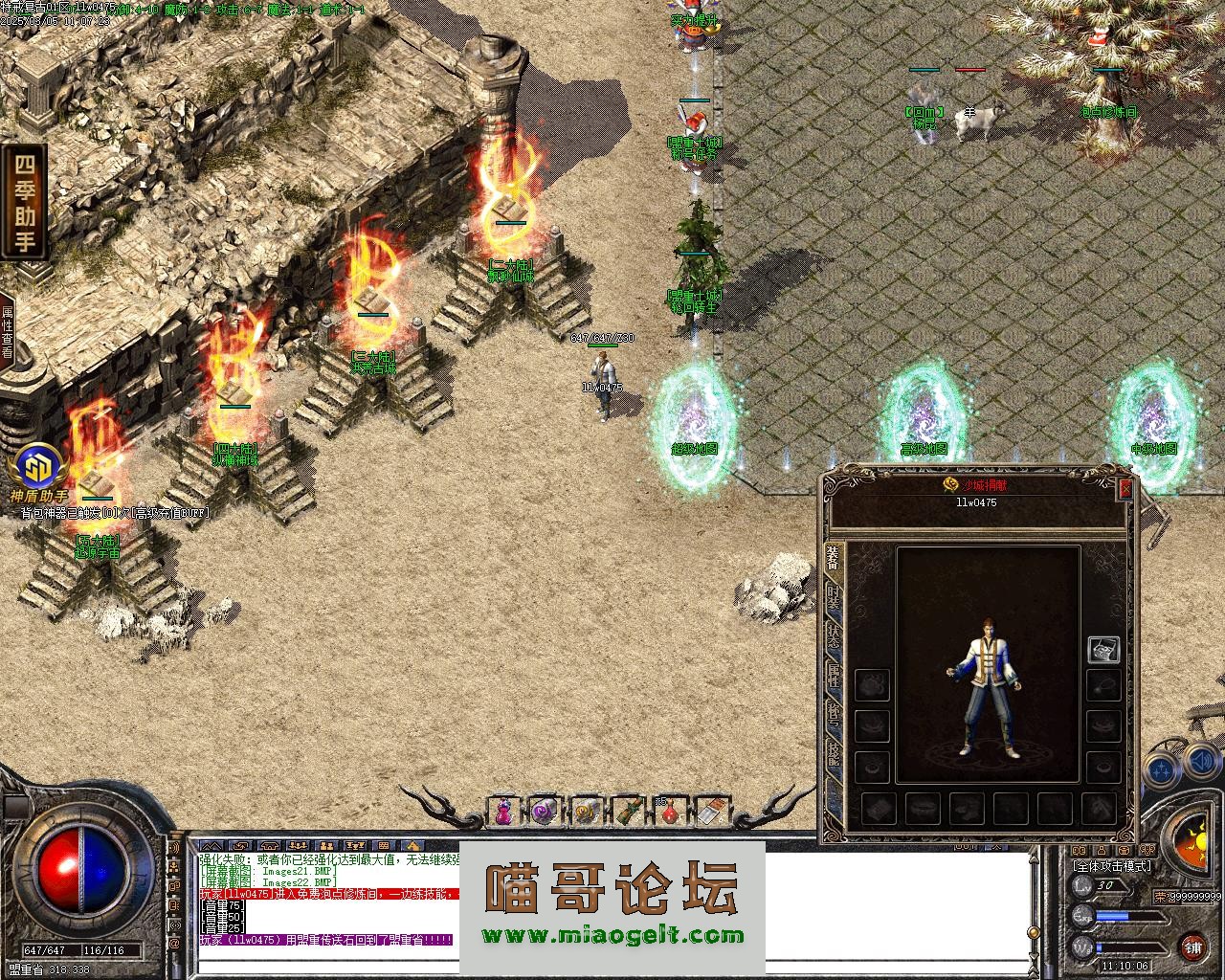Open the red 铺 shop button
The image size is (1225, 980).
1192,947
